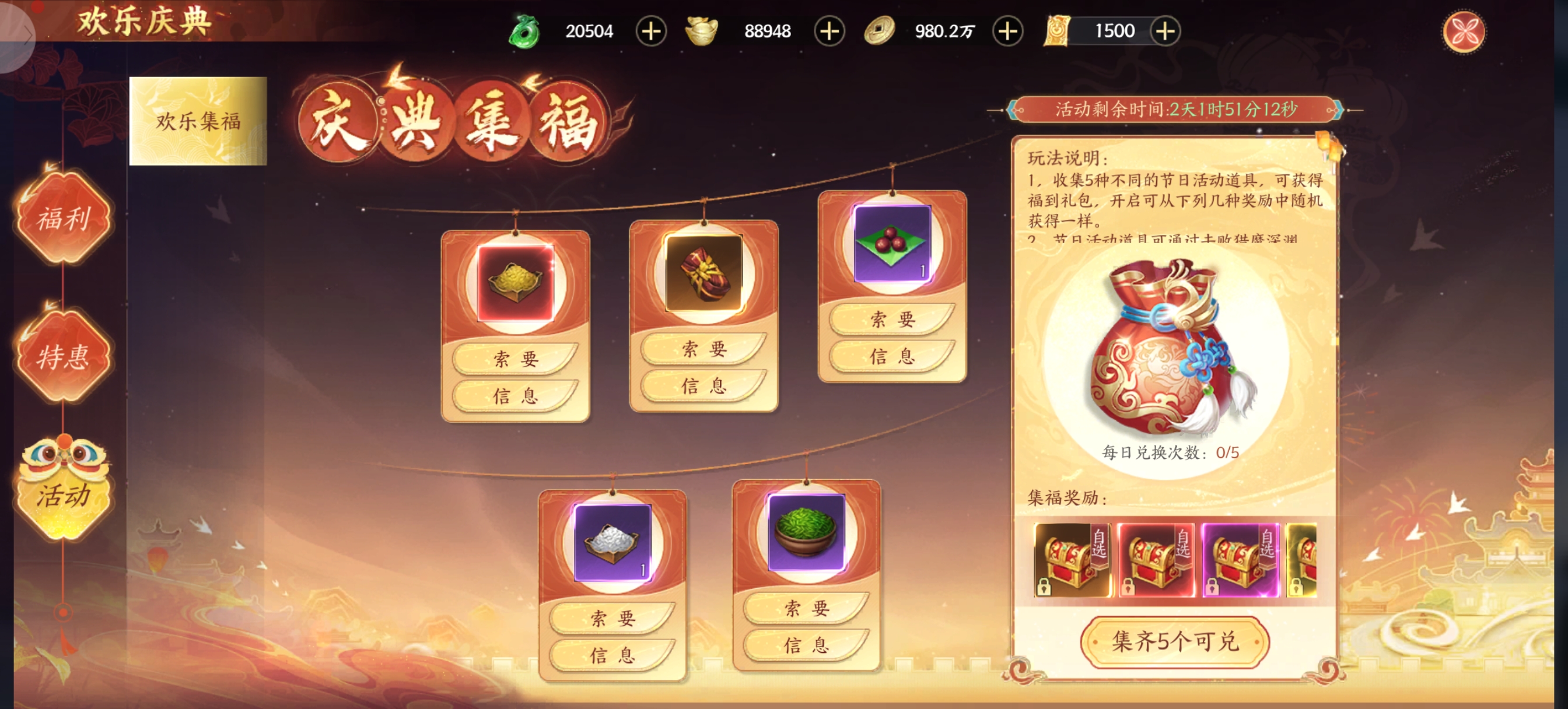Choose the 欢乐集福 sub-tab
Viewport: 1568px width, 709px height.
pyautogui.click(x=198, y=121)
